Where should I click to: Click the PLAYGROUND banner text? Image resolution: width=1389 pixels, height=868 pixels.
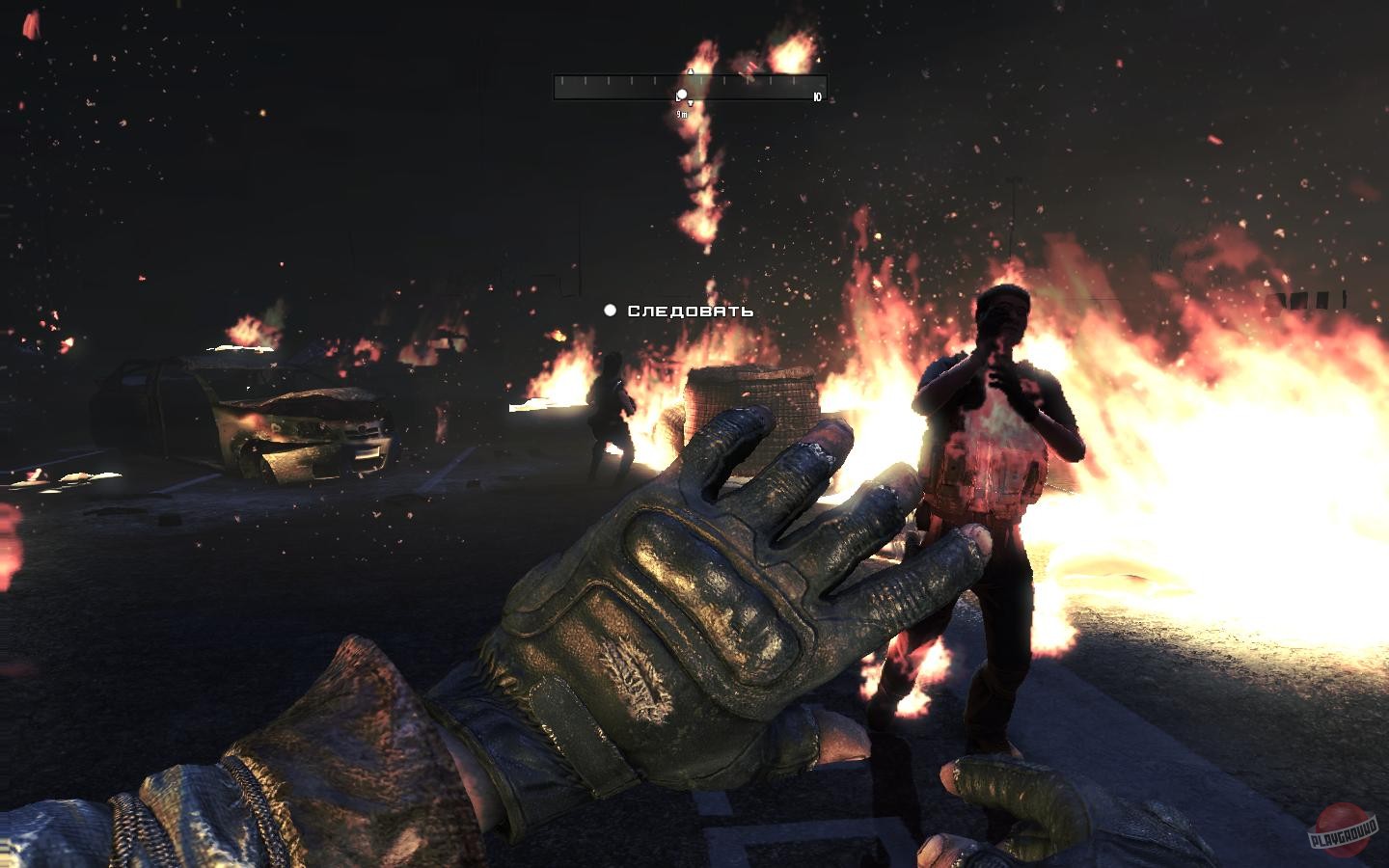[x=1343, y=835]
